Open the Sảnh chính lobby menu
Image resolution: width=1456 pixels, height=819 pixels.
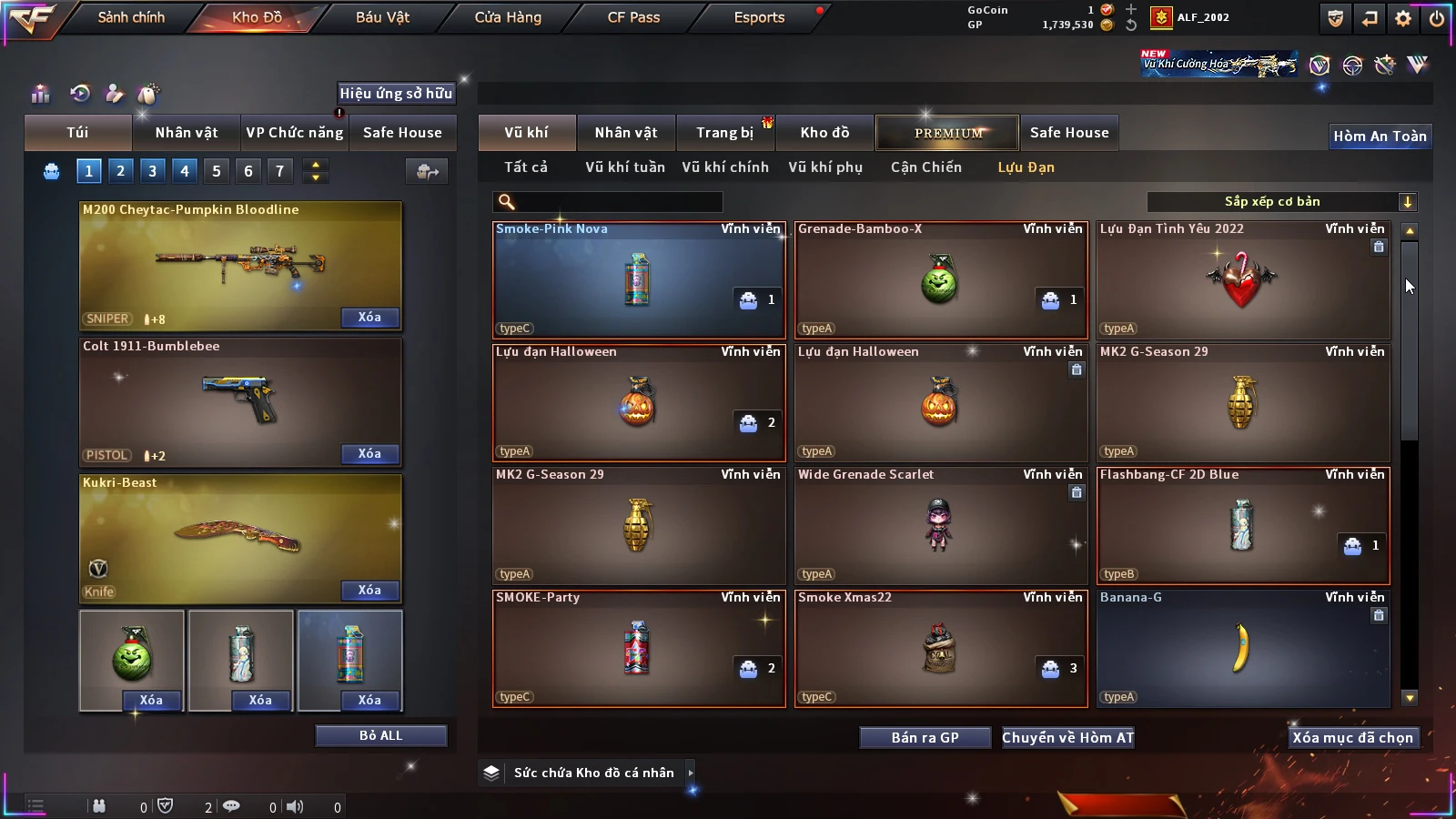[131, 17]
